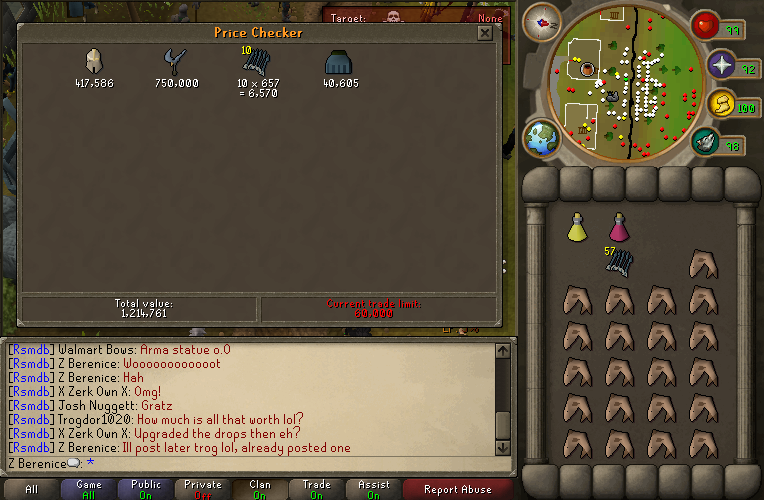The height and width of the screenshot is (500, 764).
Task: Toggle run using the run energy orb
Action: tap(722, 103)
